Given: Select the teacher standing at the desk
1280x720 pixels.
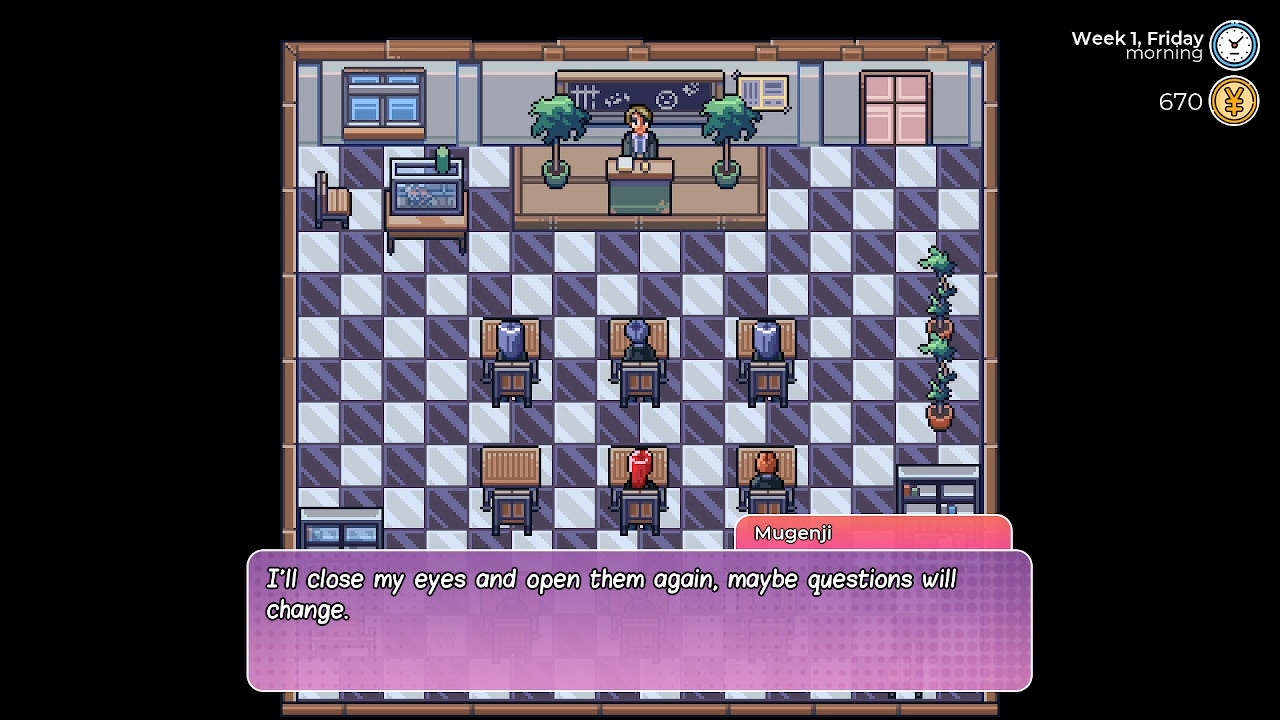Looking at the screenshot, I should click(638, 130).
